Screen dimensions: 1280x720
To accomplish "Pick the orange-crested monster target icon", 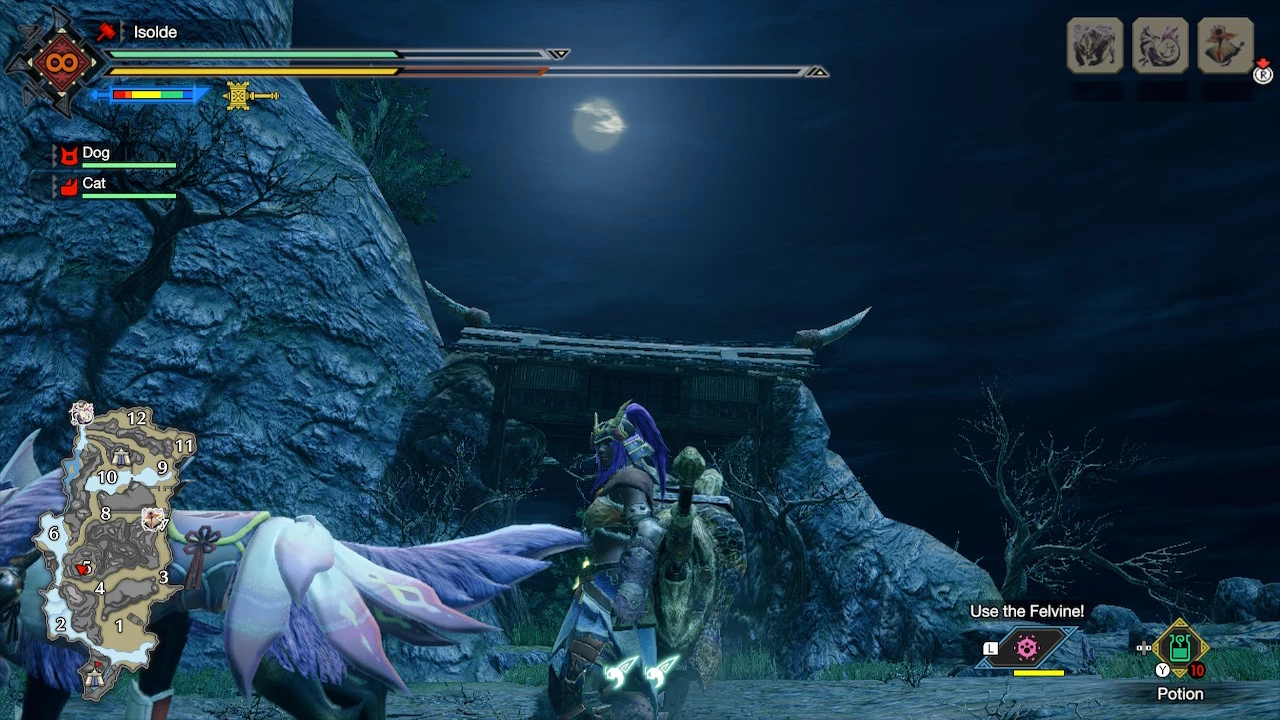I will point(1225,45).
